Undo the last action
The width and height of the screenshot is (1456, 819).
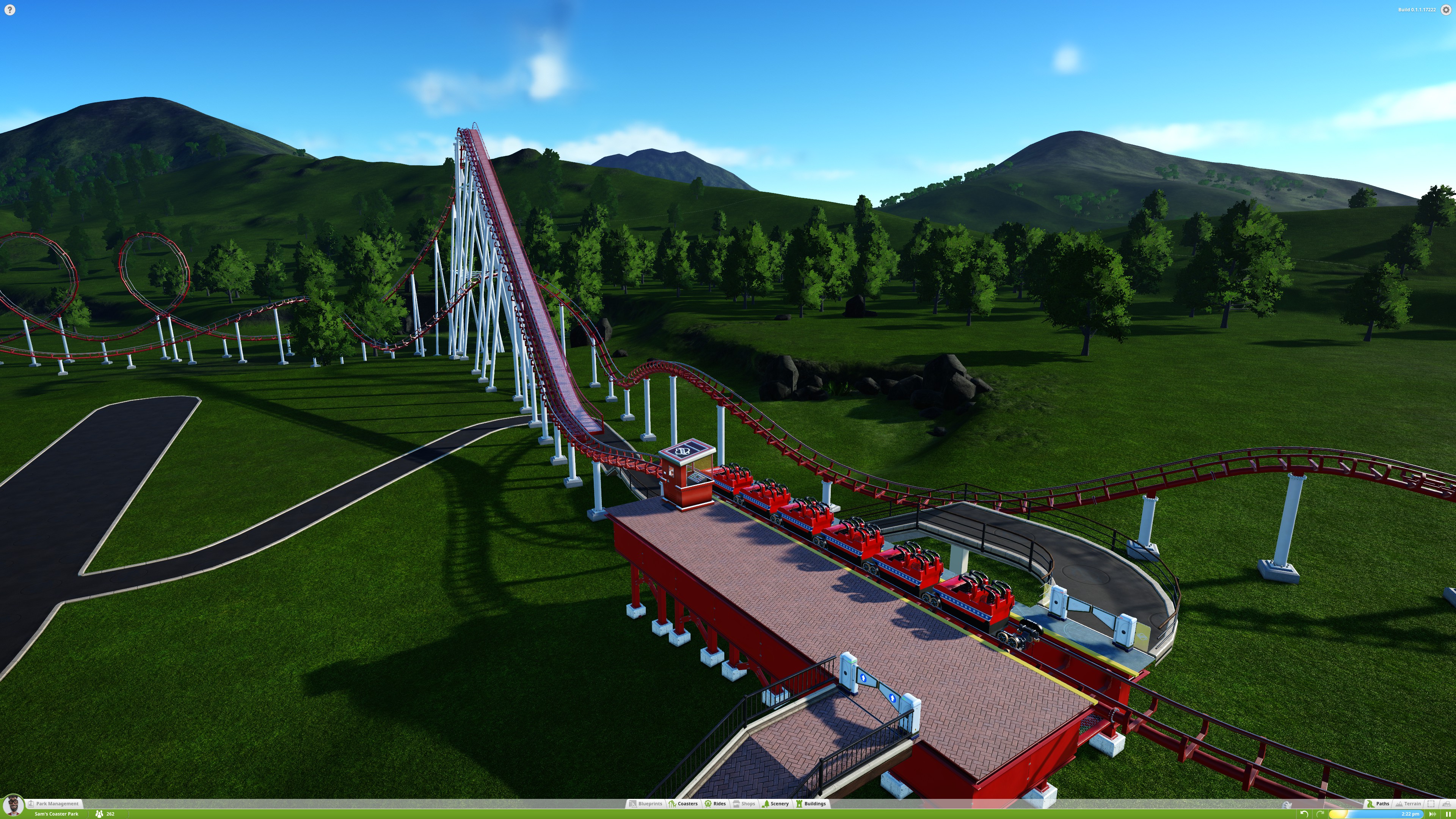coord(1304,814)
